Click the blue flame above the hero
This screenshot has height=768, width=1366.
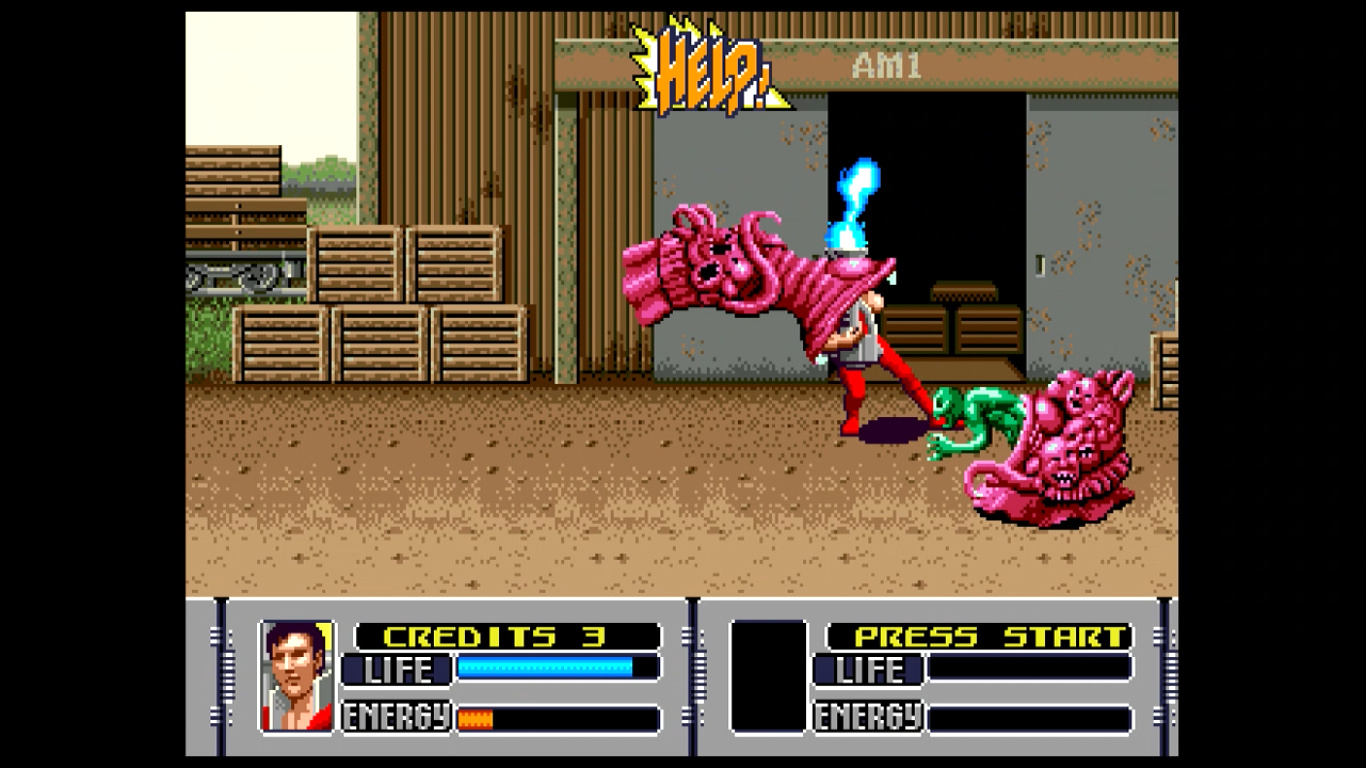pyautogui.click(x=855, y=190)
